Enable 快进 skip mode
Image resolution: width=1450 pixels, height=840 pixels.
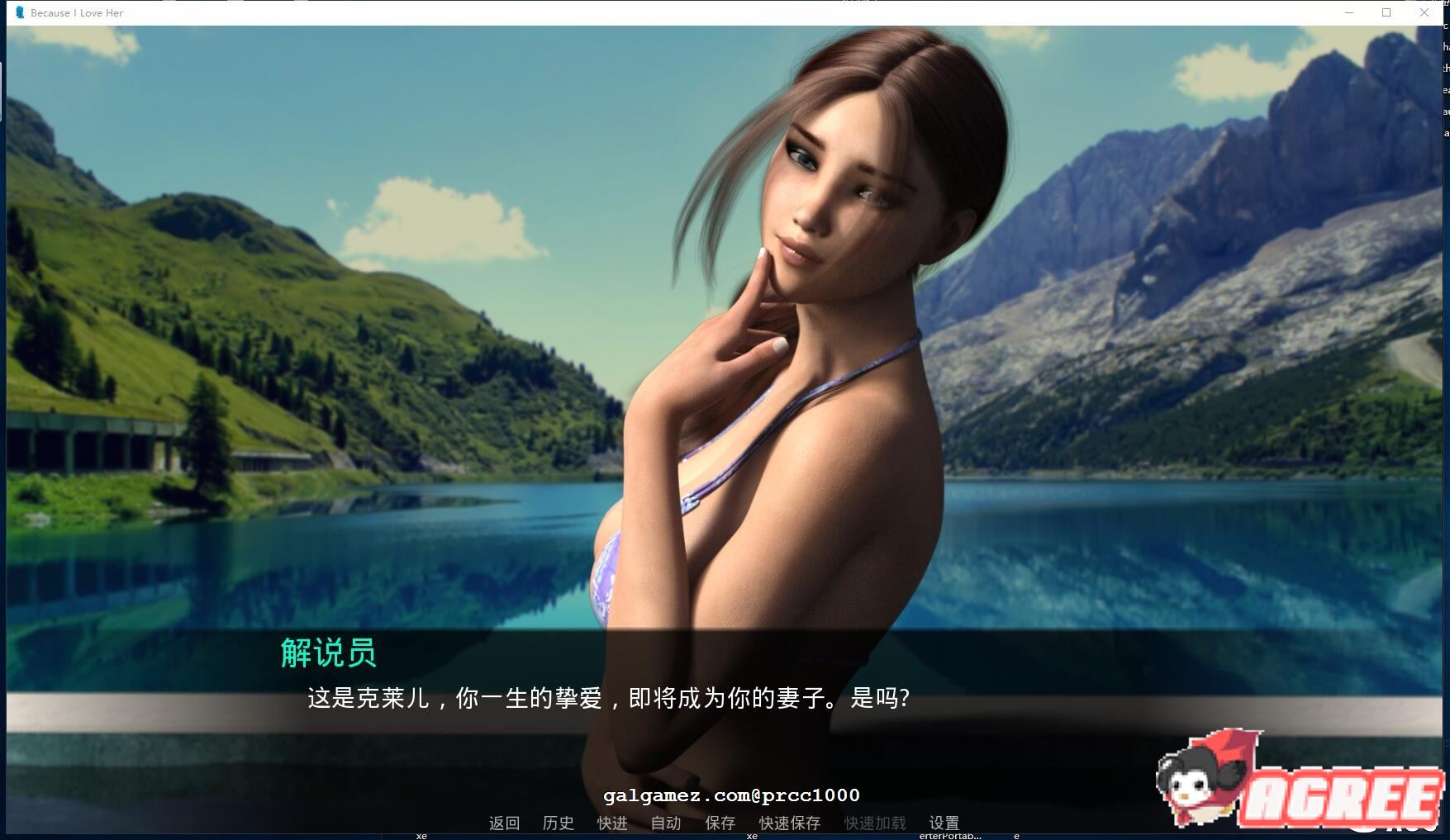click(611, 823)
